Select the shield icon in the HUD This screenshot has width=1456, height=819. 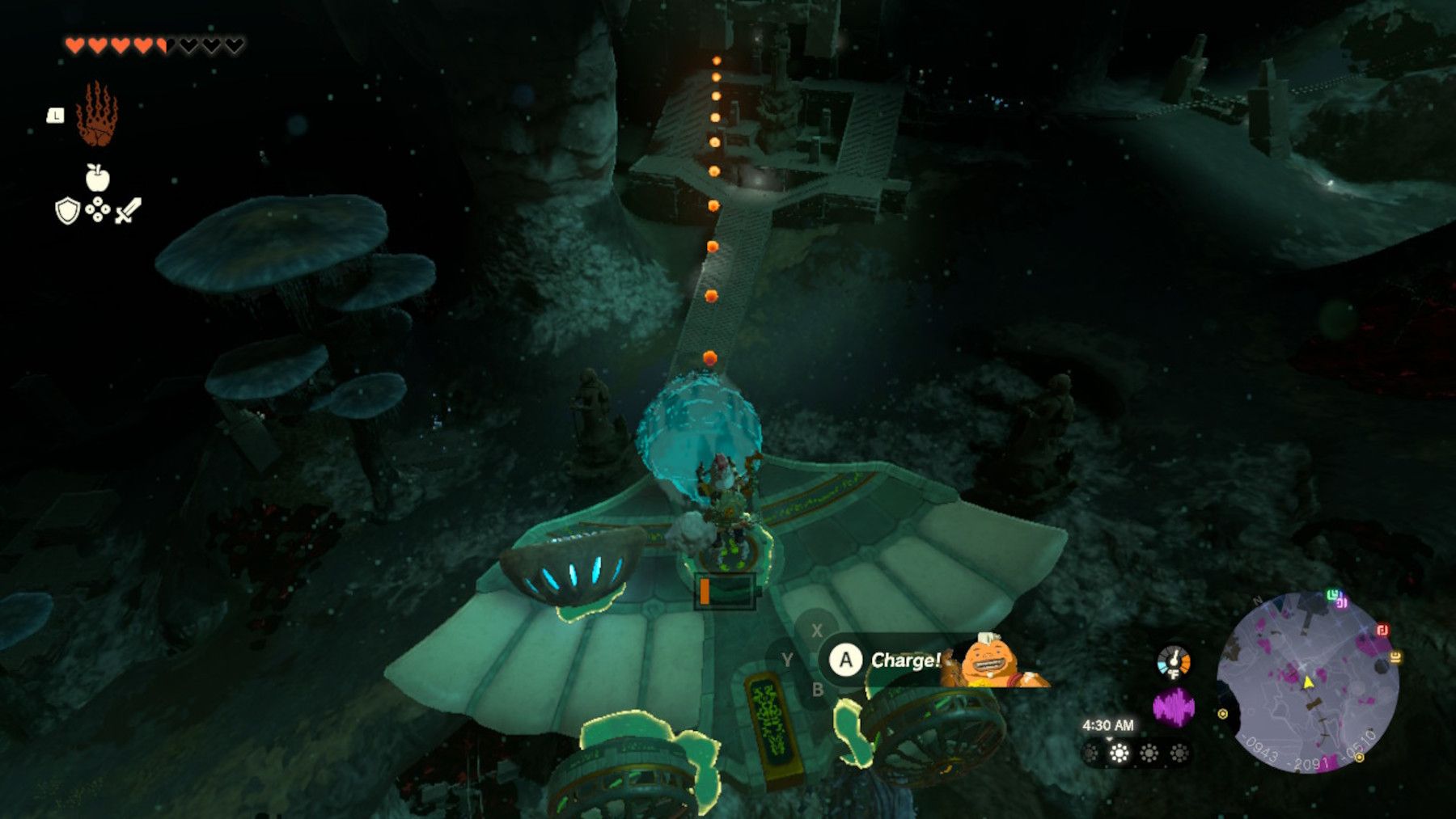(66, 210)
